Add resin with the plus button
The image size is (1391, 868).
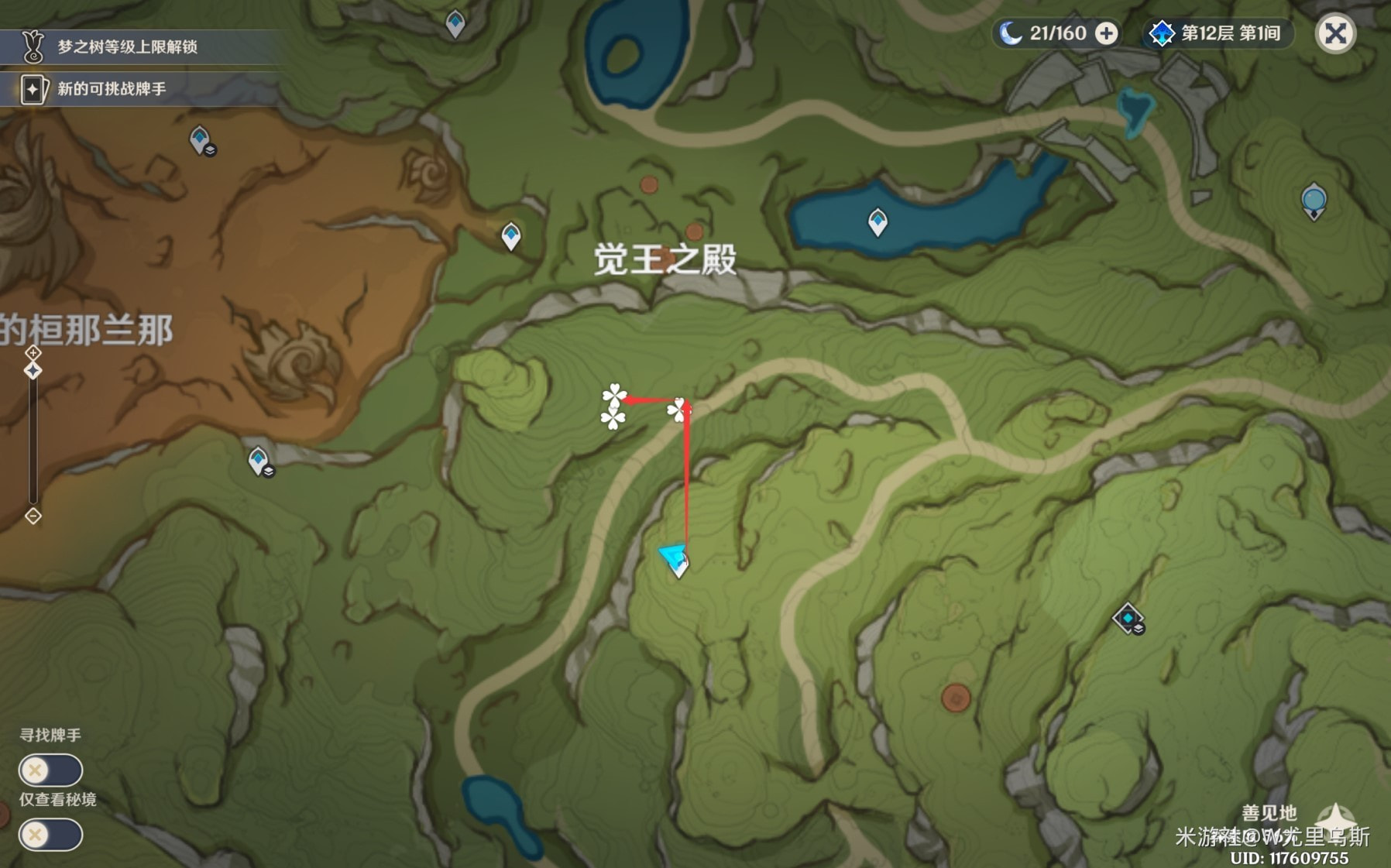coord(1108,34)
